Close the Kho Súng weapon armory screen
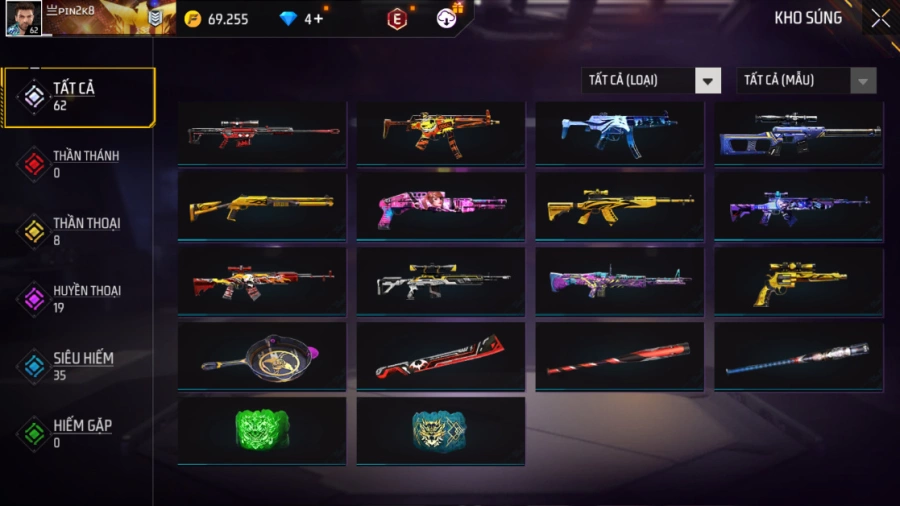This screenshot has height=506, width=900. pos(880,18)
